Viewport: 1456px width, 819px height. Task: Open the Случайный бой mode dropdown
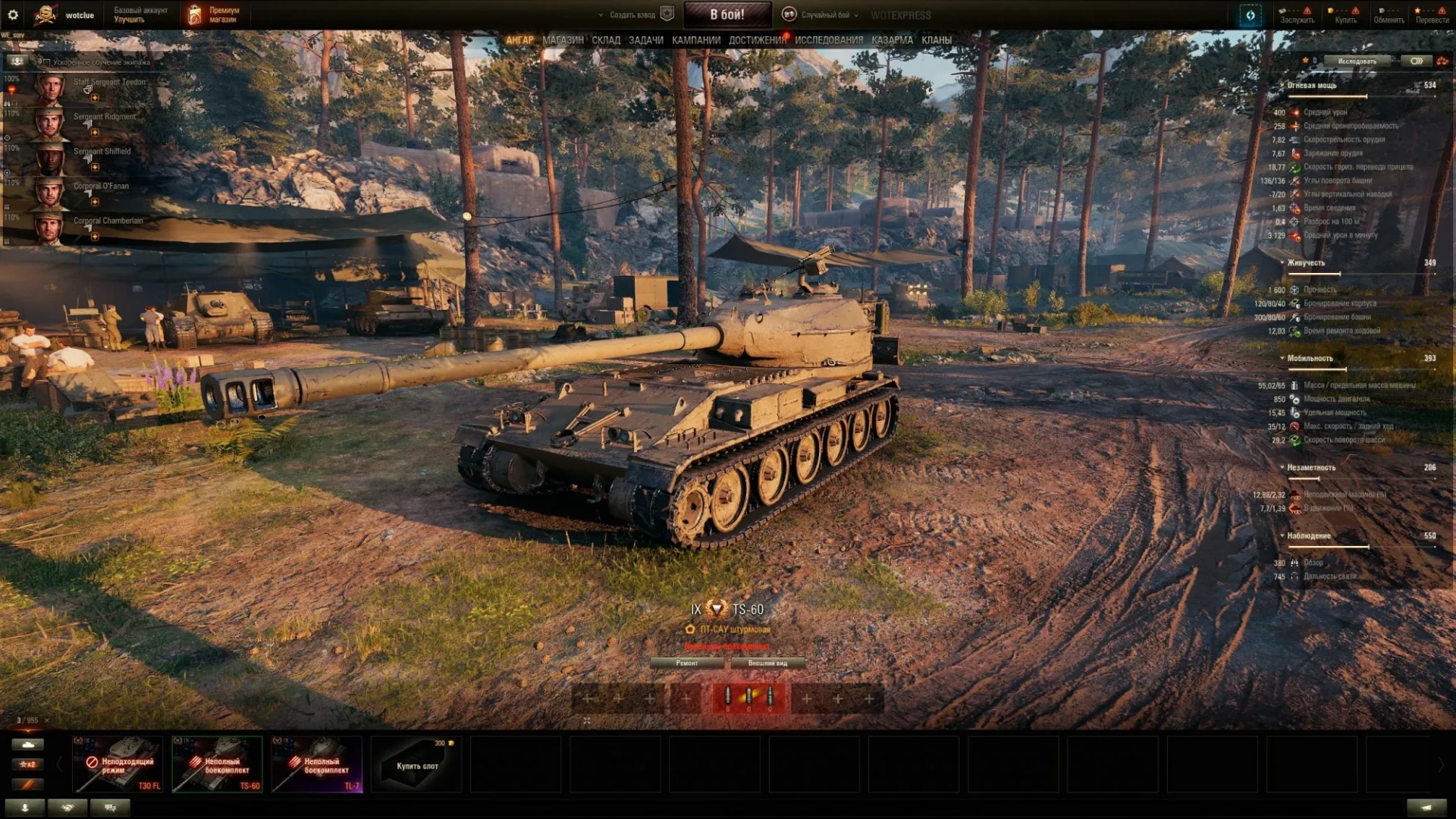pyautogui.click(x=824, y=14)
